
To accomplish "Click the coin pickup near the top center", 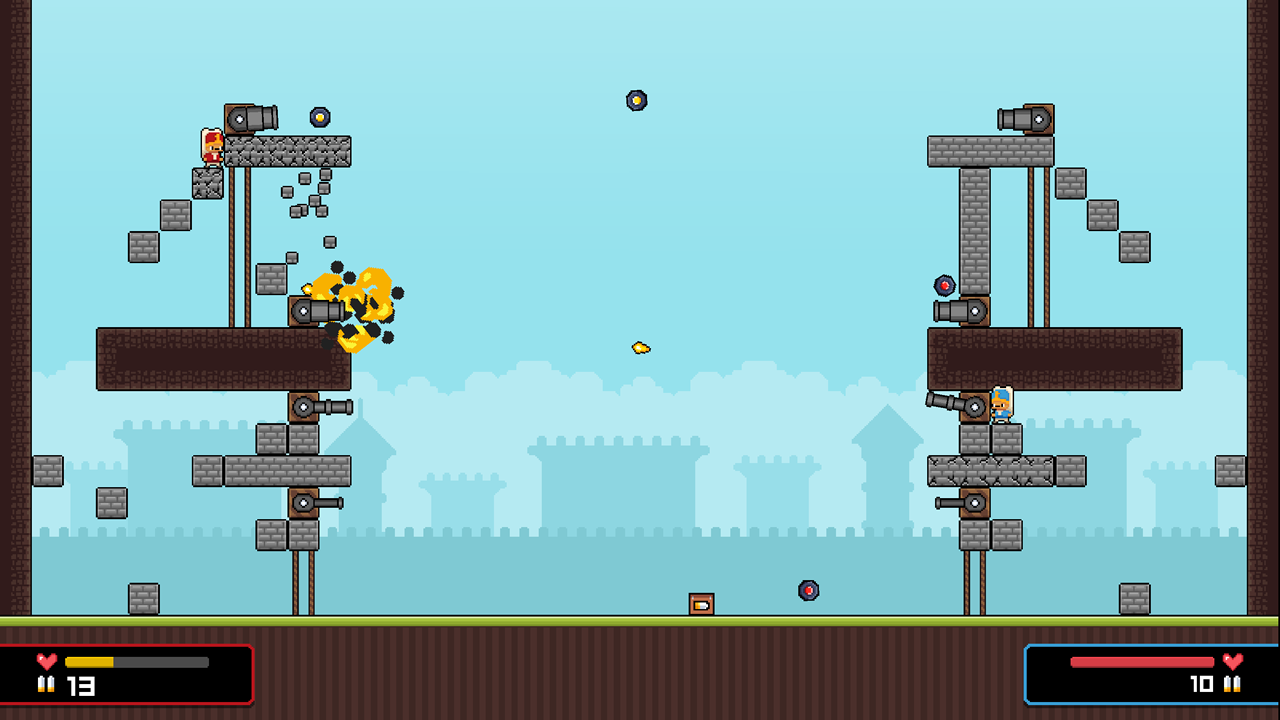I will coord(636,100).
